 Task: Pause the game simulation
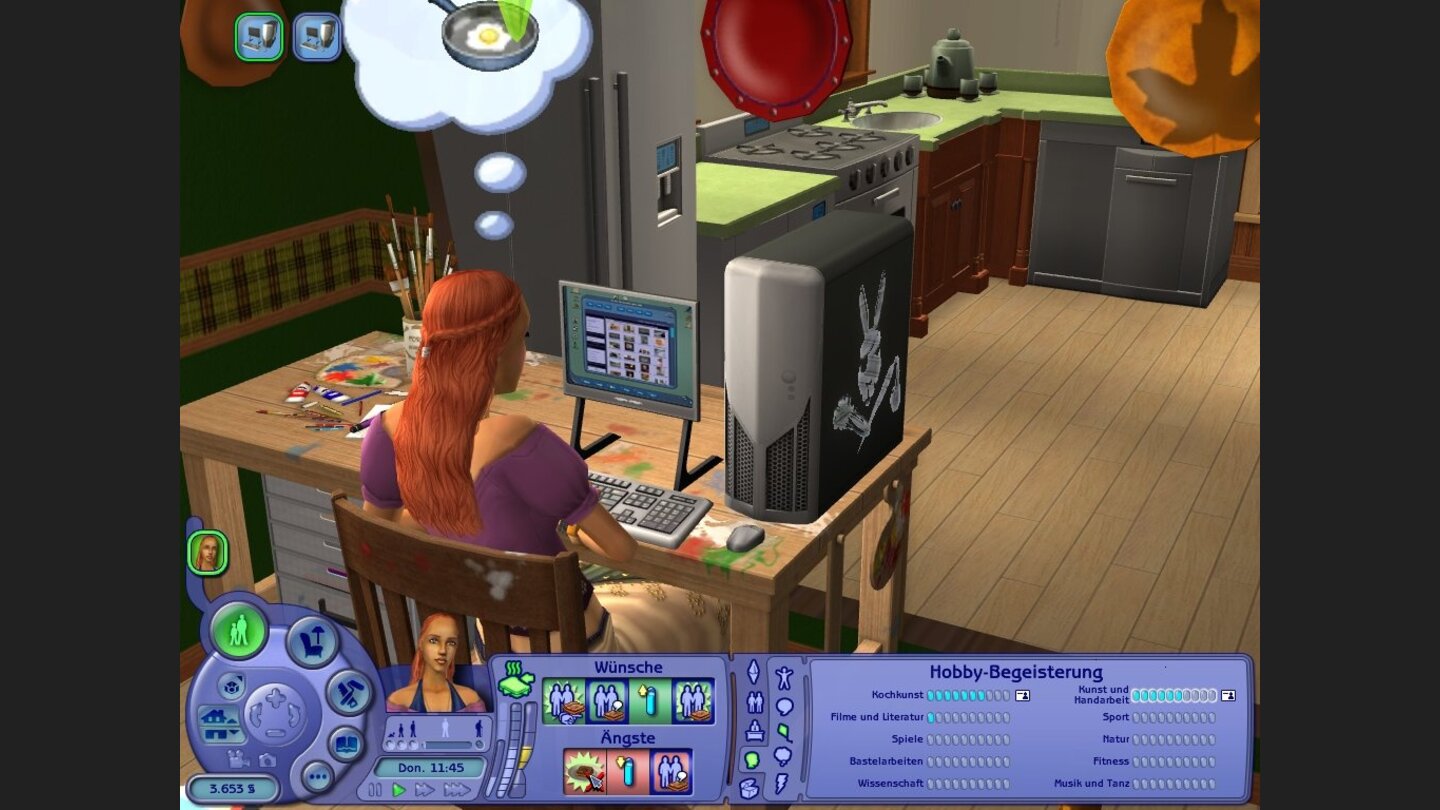point(375,789)
